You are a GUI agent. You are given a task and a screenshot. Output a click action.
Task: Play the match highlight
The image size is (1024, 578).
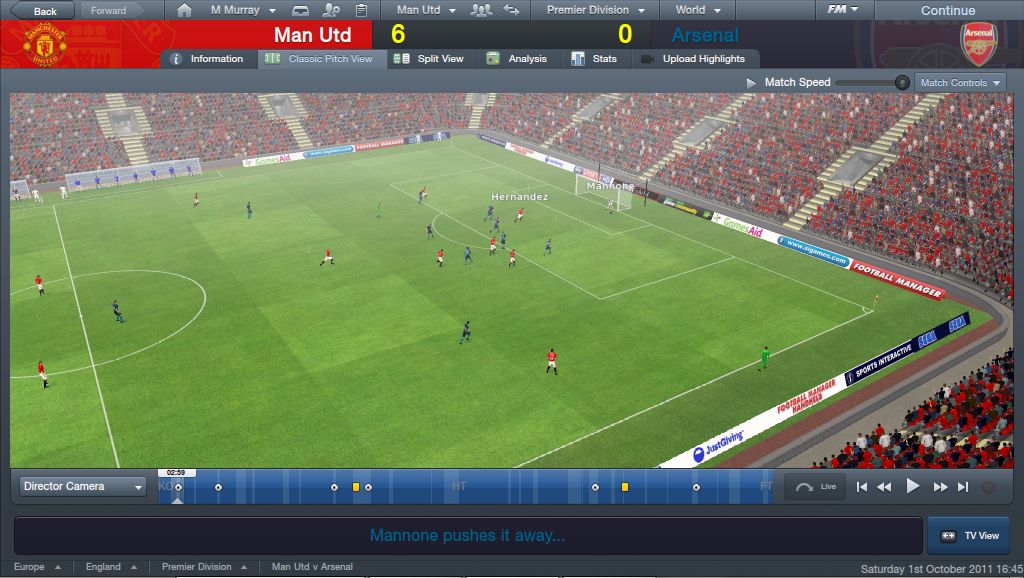tap(912, 487)
